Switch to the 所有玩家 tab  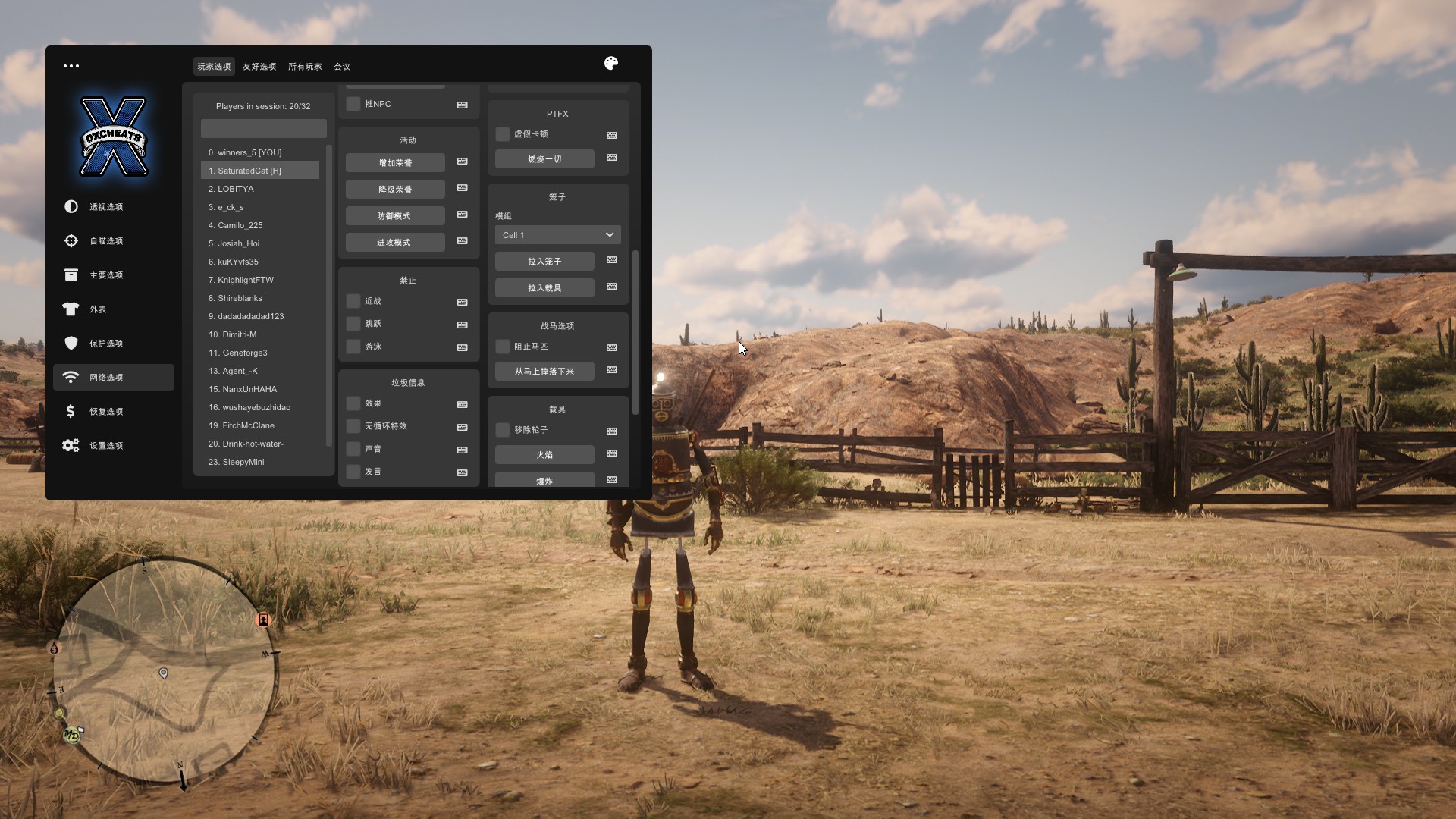coord(305,67)
